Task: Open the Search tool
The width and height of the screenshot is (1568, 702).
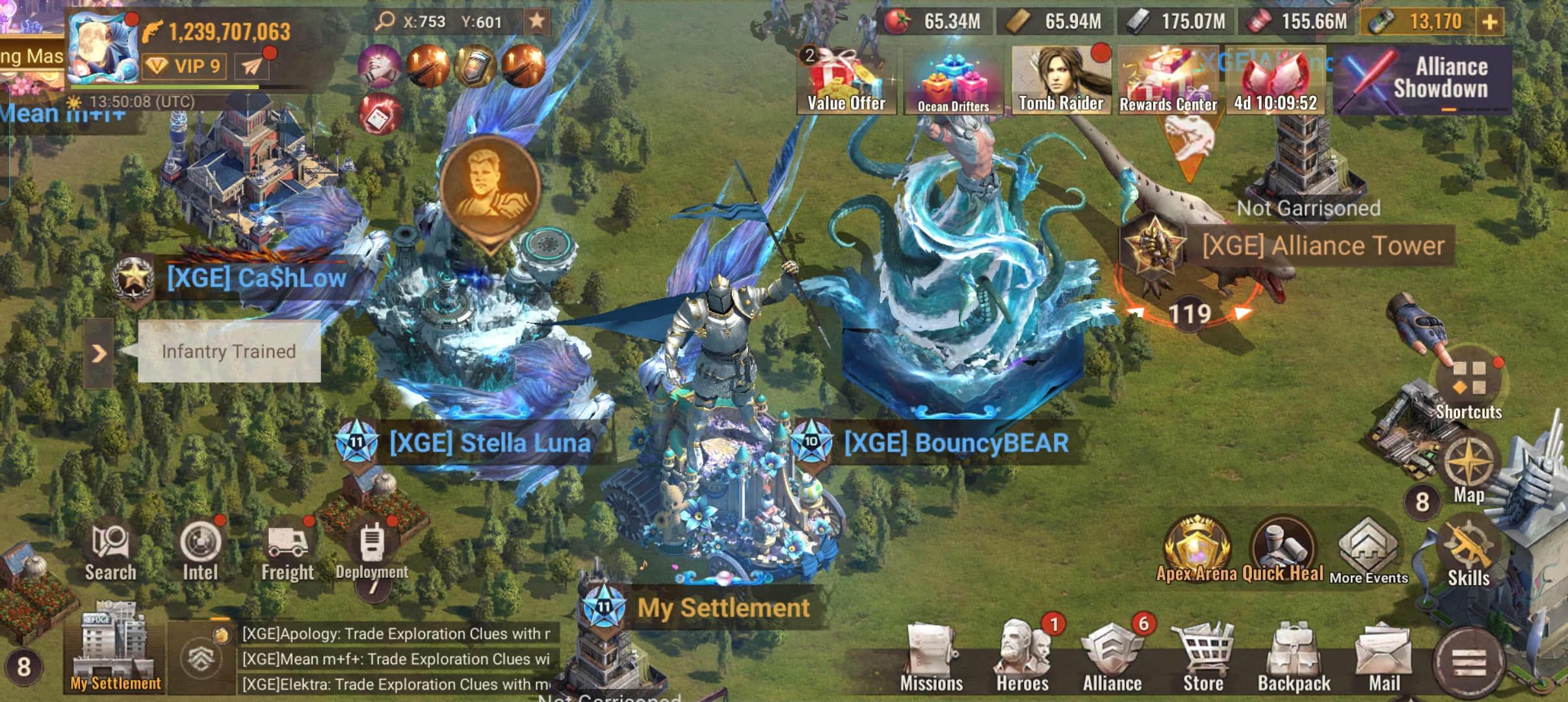Action: [111, 551]
